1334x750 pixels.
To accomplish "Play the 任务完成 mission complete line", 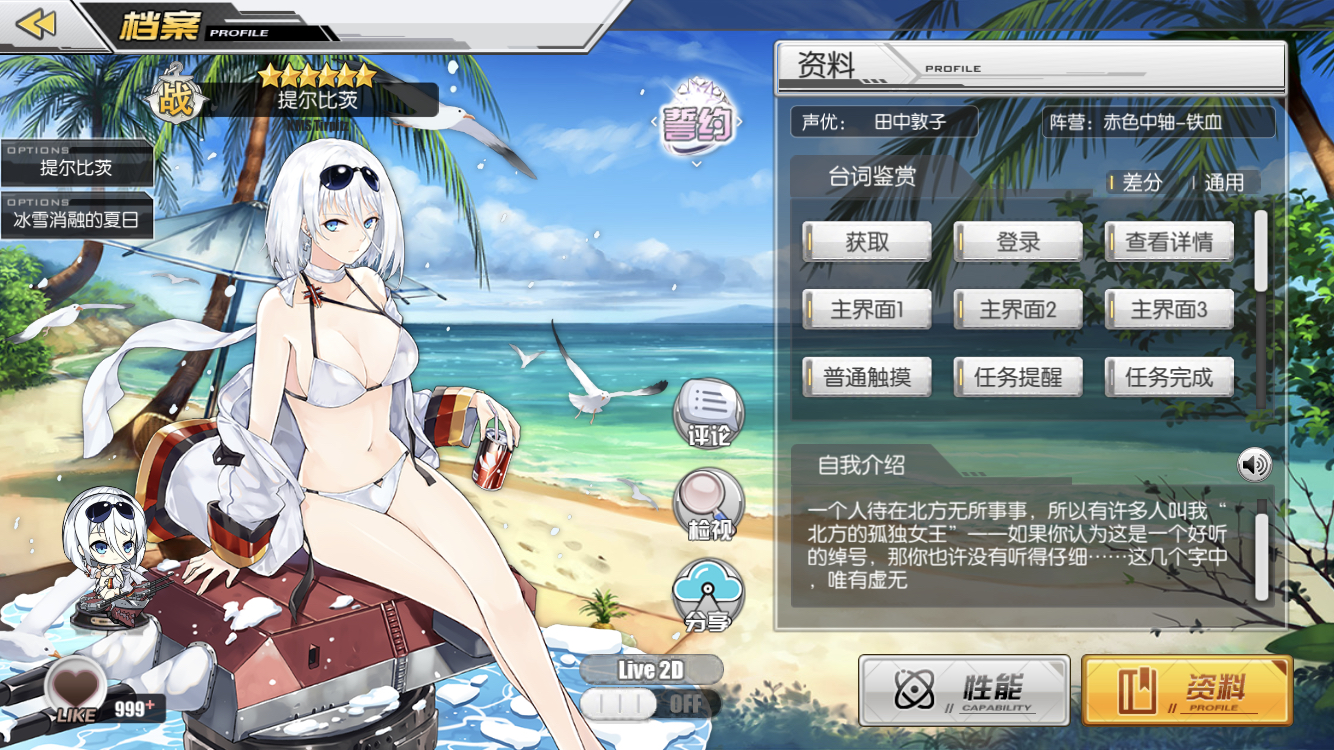I will [1168, 376].
